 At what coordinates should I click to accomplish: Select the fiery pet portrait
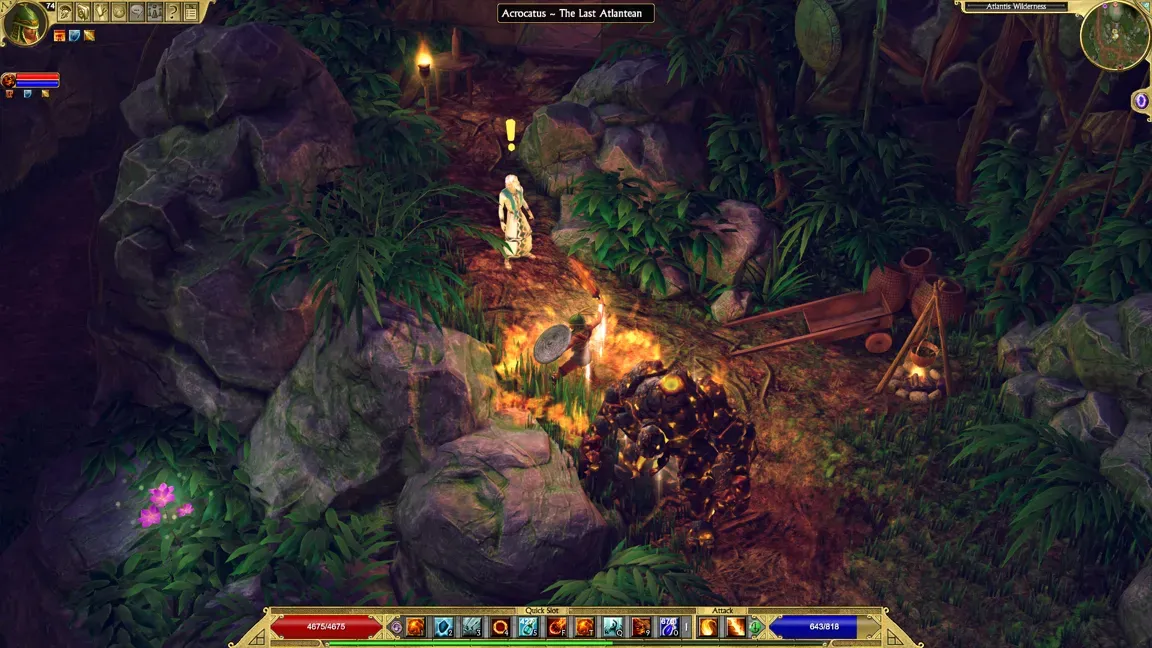point(7,79)
